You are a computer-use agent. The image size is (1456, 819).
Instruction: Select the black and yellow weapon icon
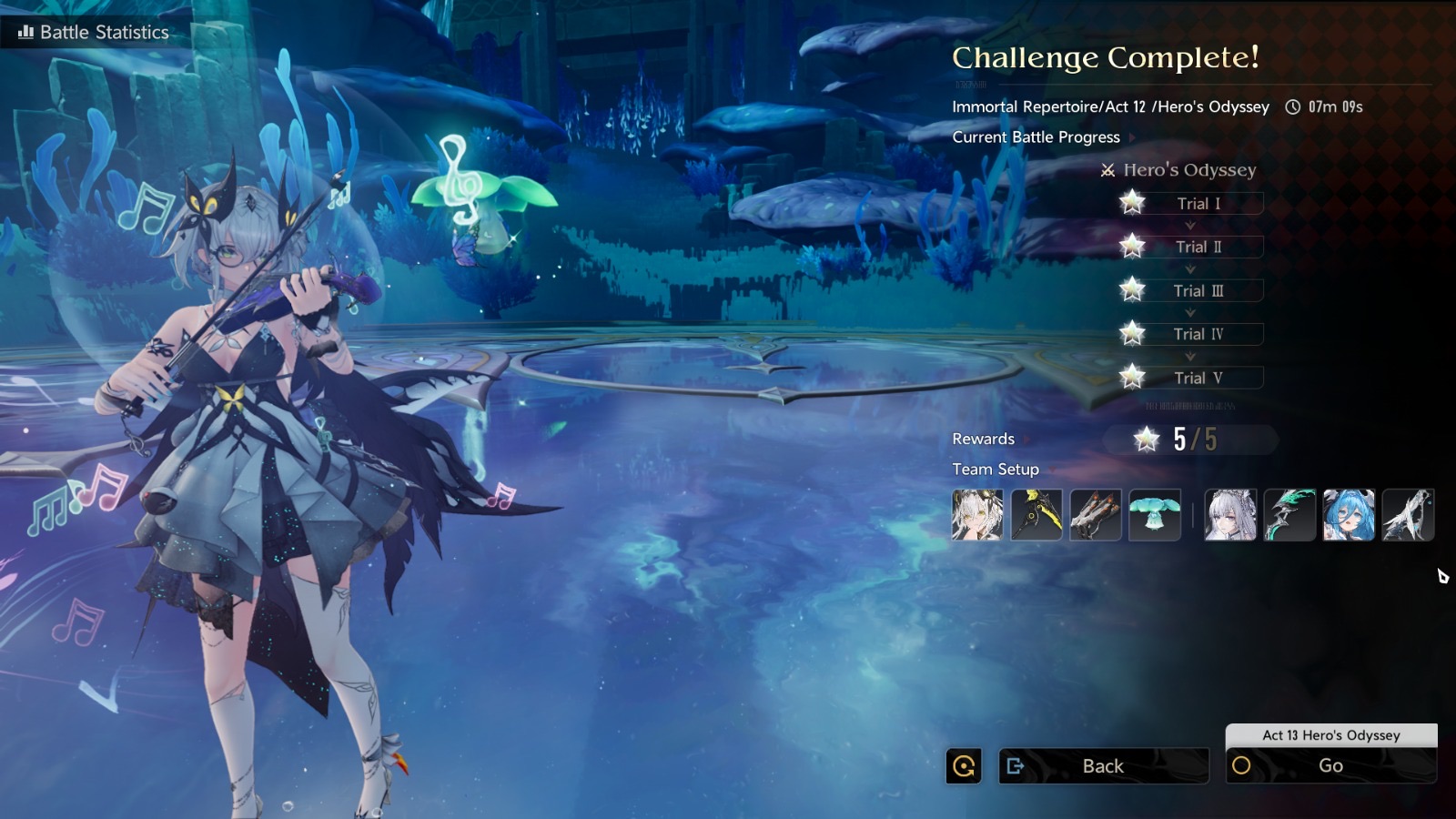tap(1036, 515)
